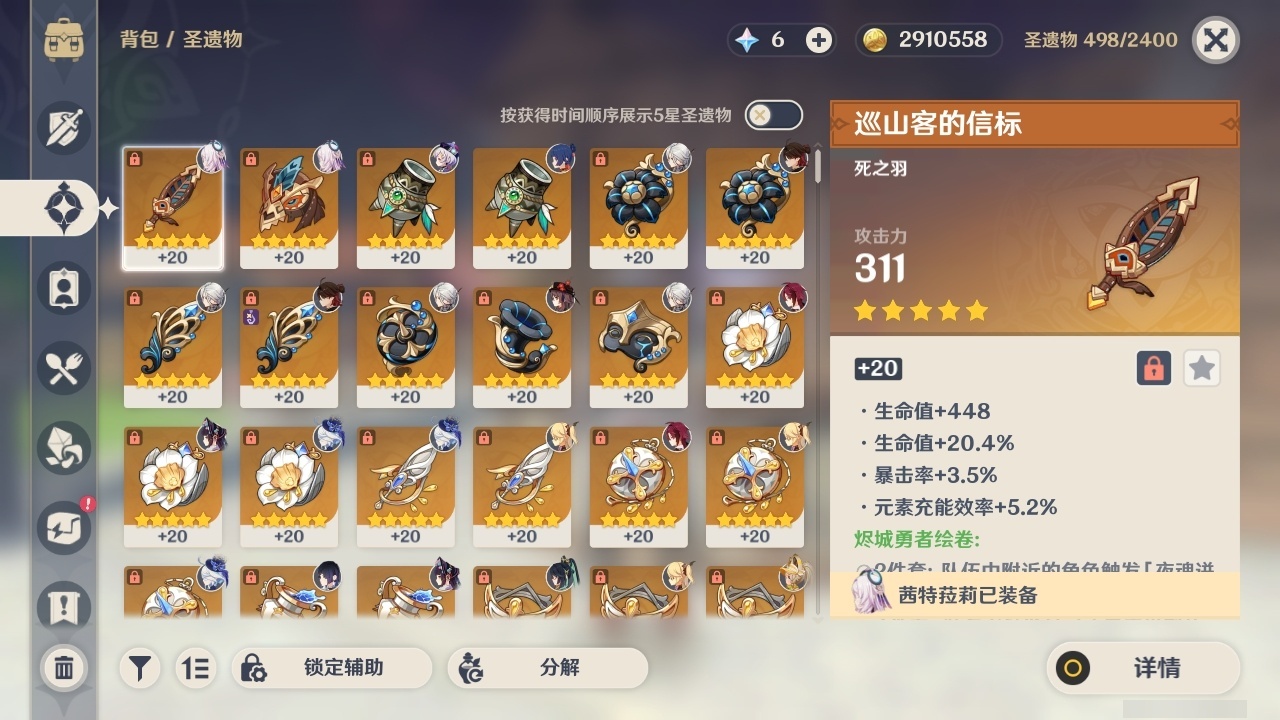
Task: Select the weapons category in the sidebar
Action: pyautogui.click(x=66, y=128)
